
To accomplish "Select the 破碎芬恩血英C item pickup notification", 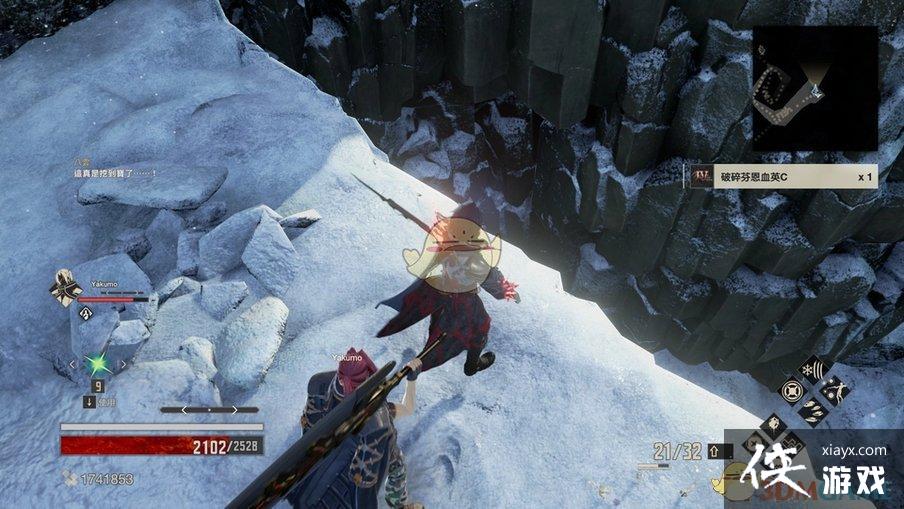I will point(781,177).
